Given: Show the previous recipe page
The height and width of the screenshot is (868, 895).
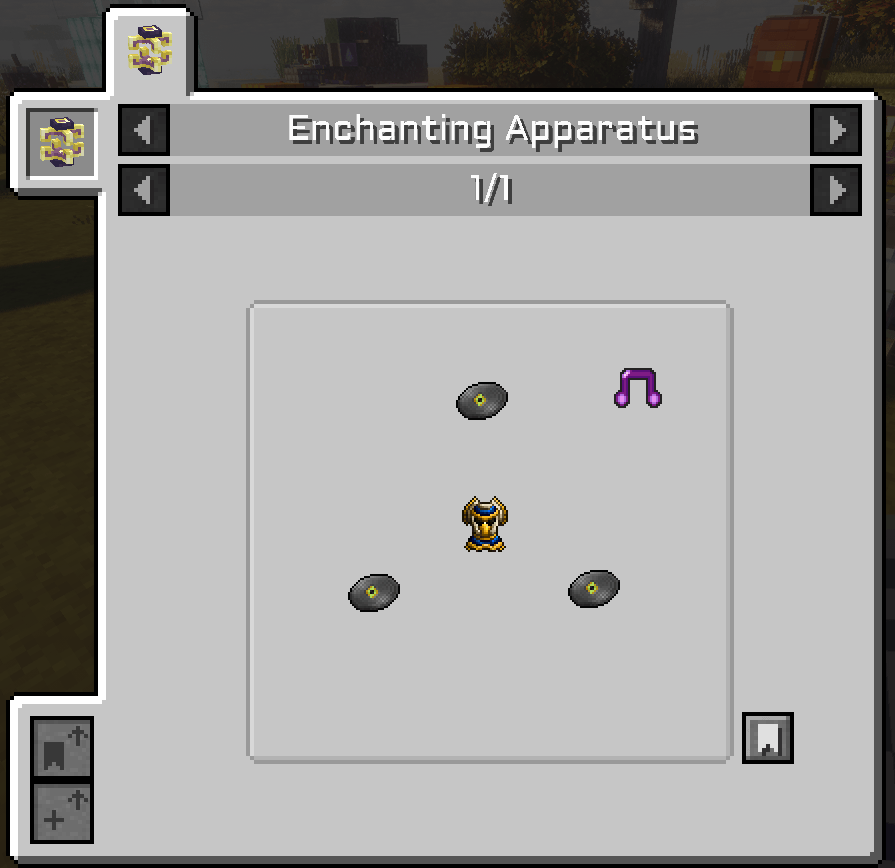Looking at the screenshot, I should coord(144,190).
